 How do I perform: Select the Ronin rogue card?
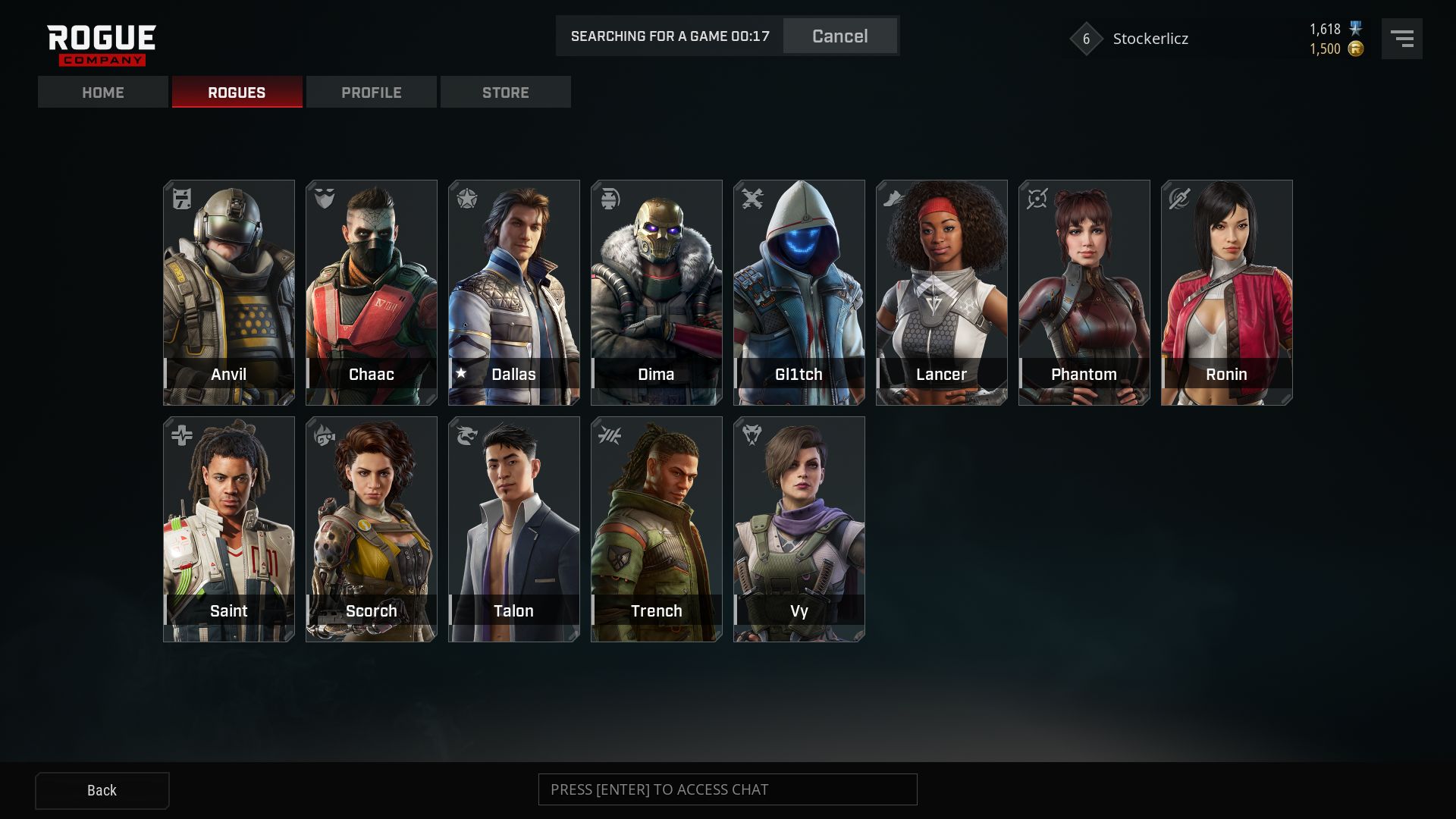point(1227,292)
